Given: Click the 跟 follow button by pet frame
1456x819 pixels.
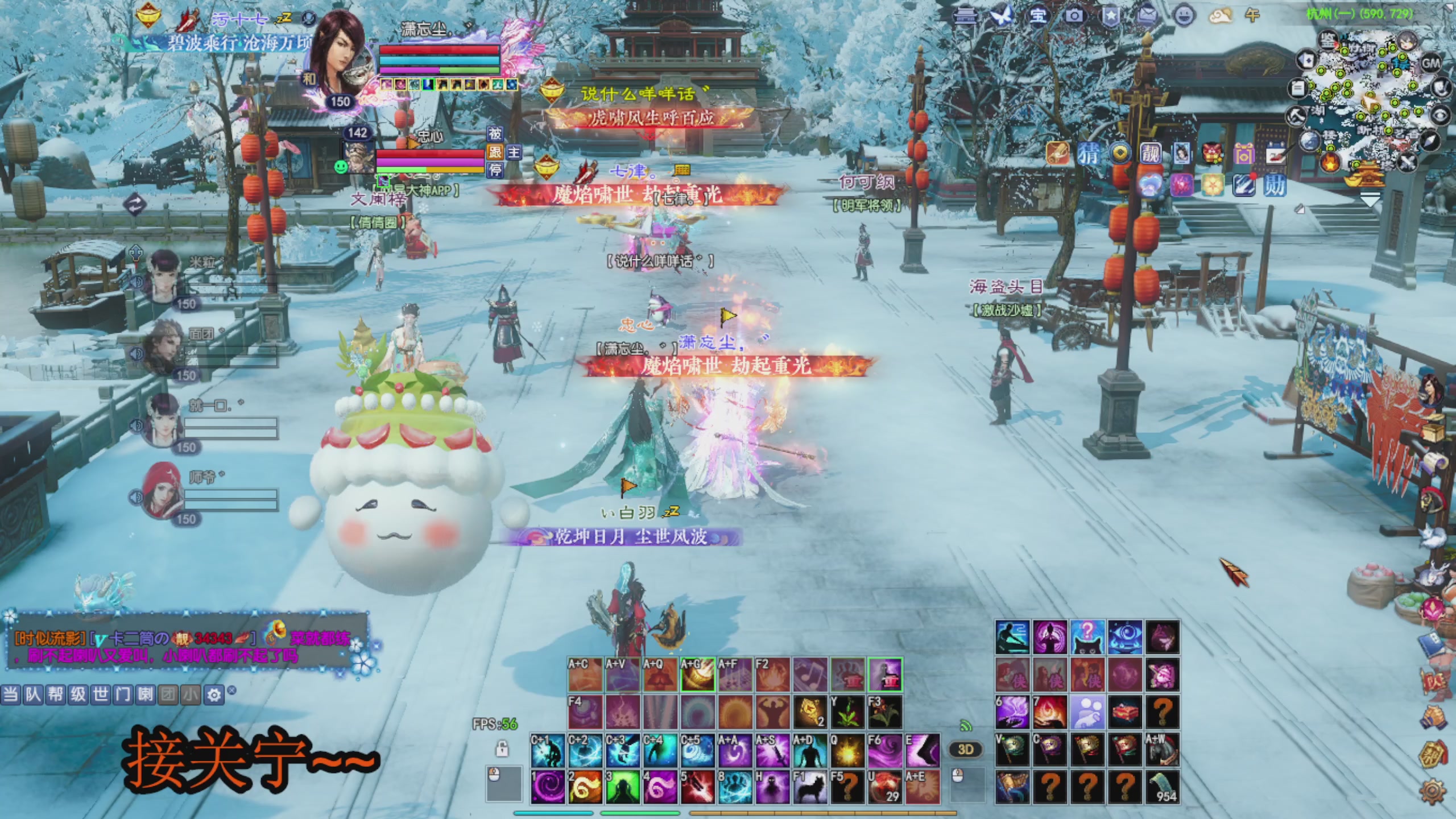Looking at the screenshot, I should pyautogui.click(x=495, y=152).
